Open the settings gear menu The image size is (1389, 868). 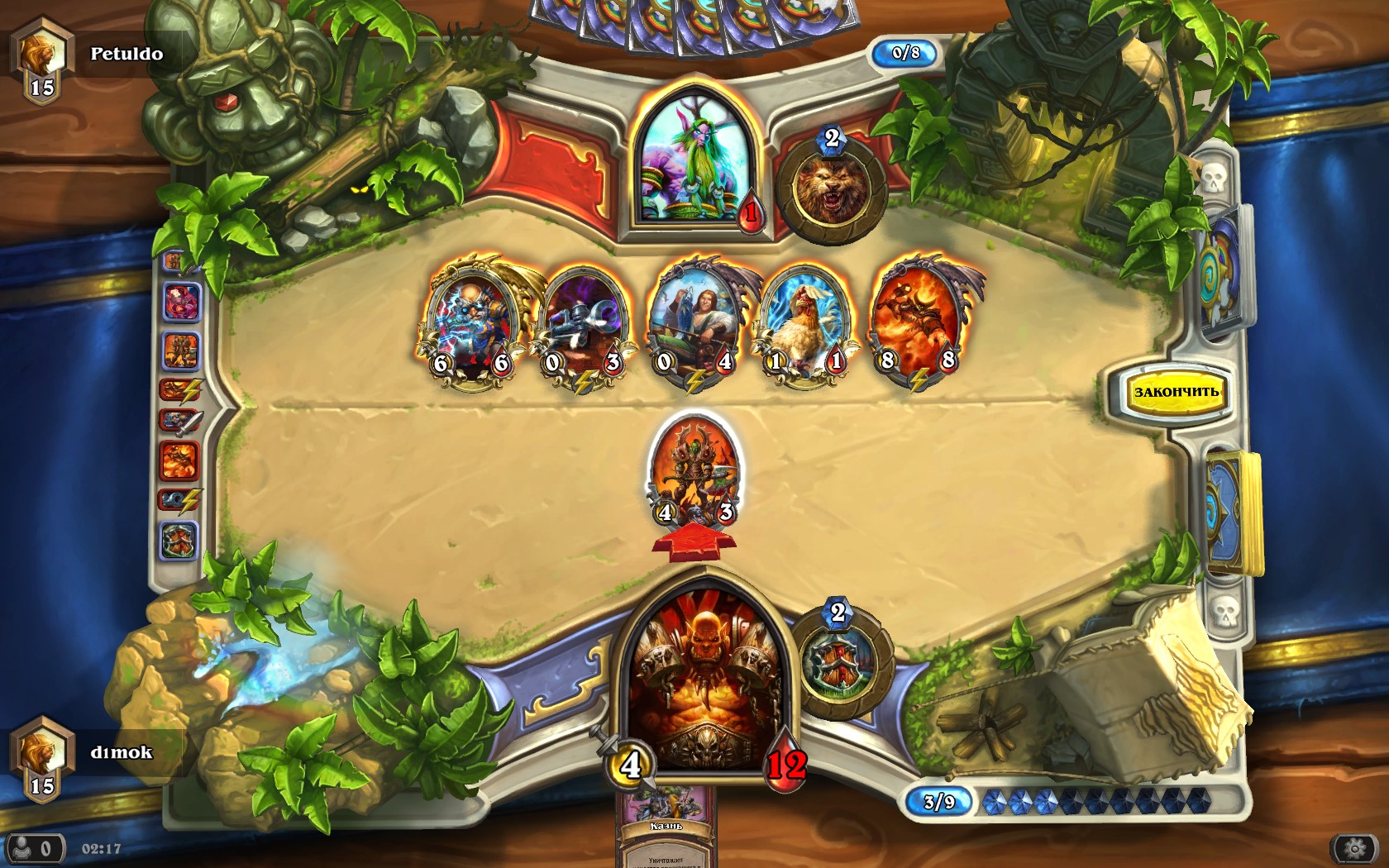pos(1354,849)
